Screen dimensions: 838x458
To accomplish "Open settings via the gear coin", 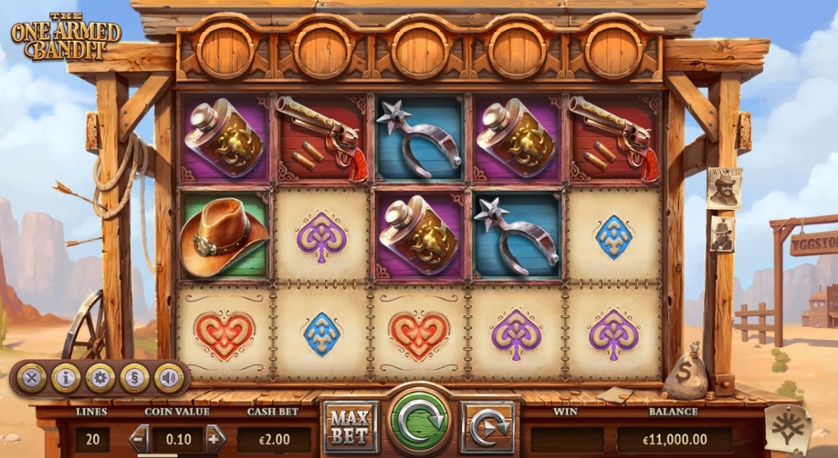I will pyautogui.click(x=100, y=377).
